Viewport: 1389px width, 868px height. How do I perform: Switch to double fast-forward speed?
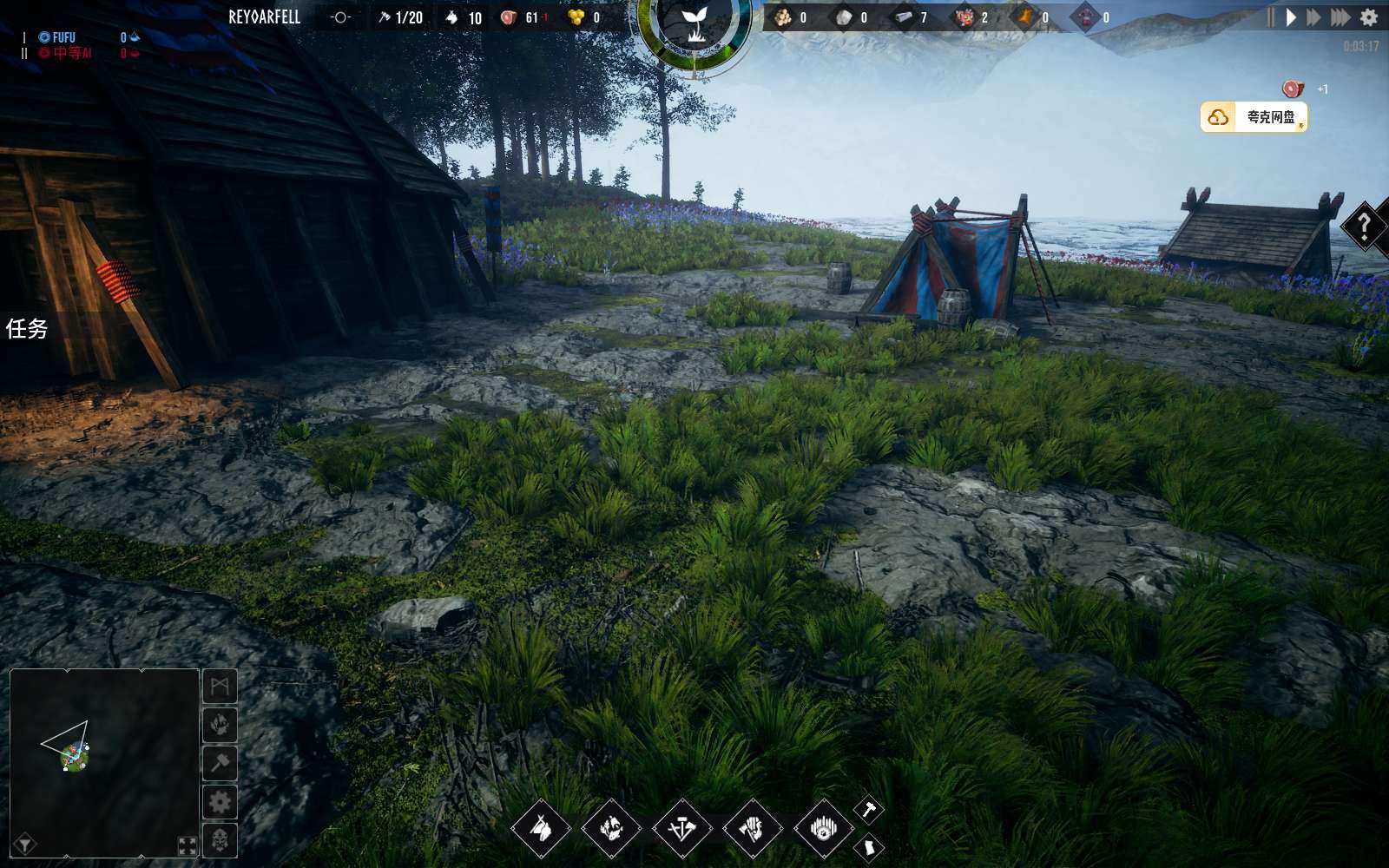point(1313,17)
